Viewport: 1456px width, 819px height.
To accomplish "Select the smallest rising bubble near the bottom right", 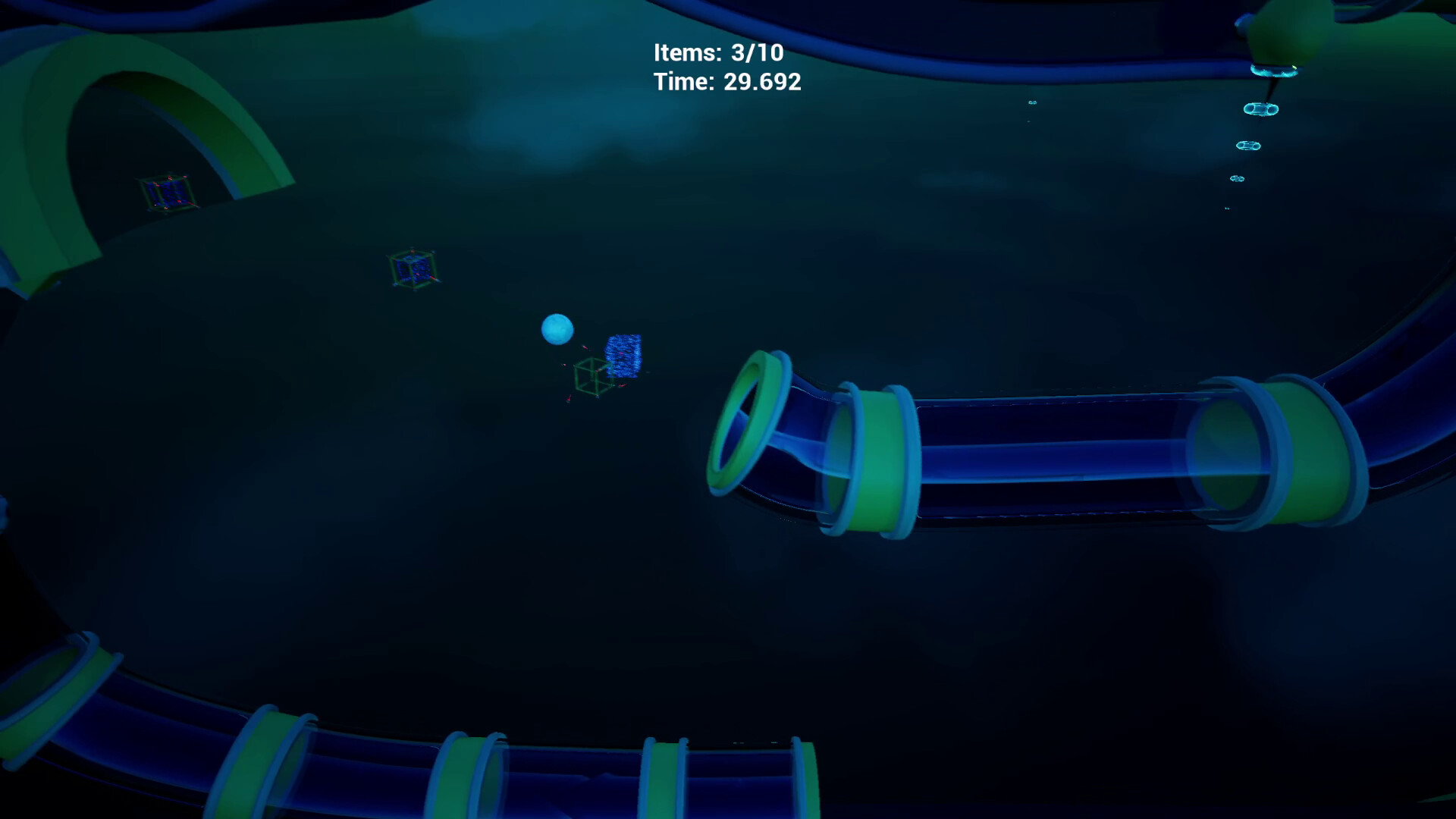I will [x=1228, y=208].
